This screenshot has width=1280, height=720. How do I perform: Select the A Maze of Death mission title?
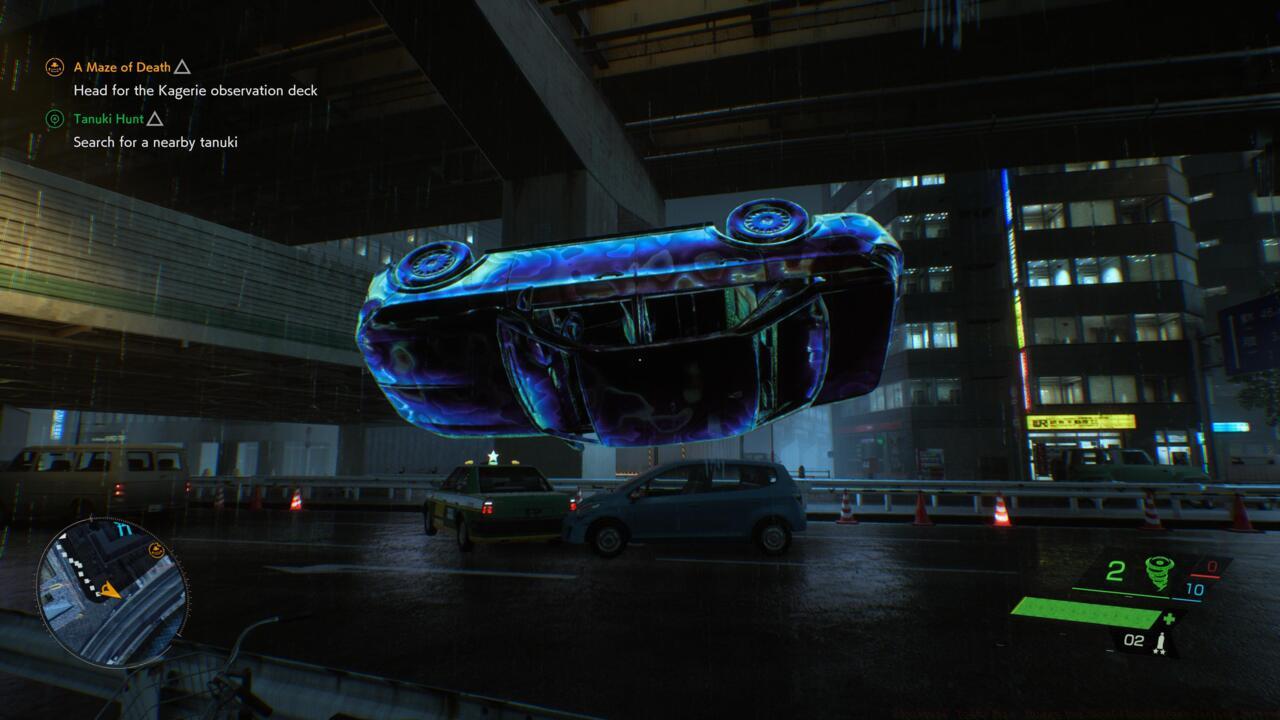click(x=120, y=68)
